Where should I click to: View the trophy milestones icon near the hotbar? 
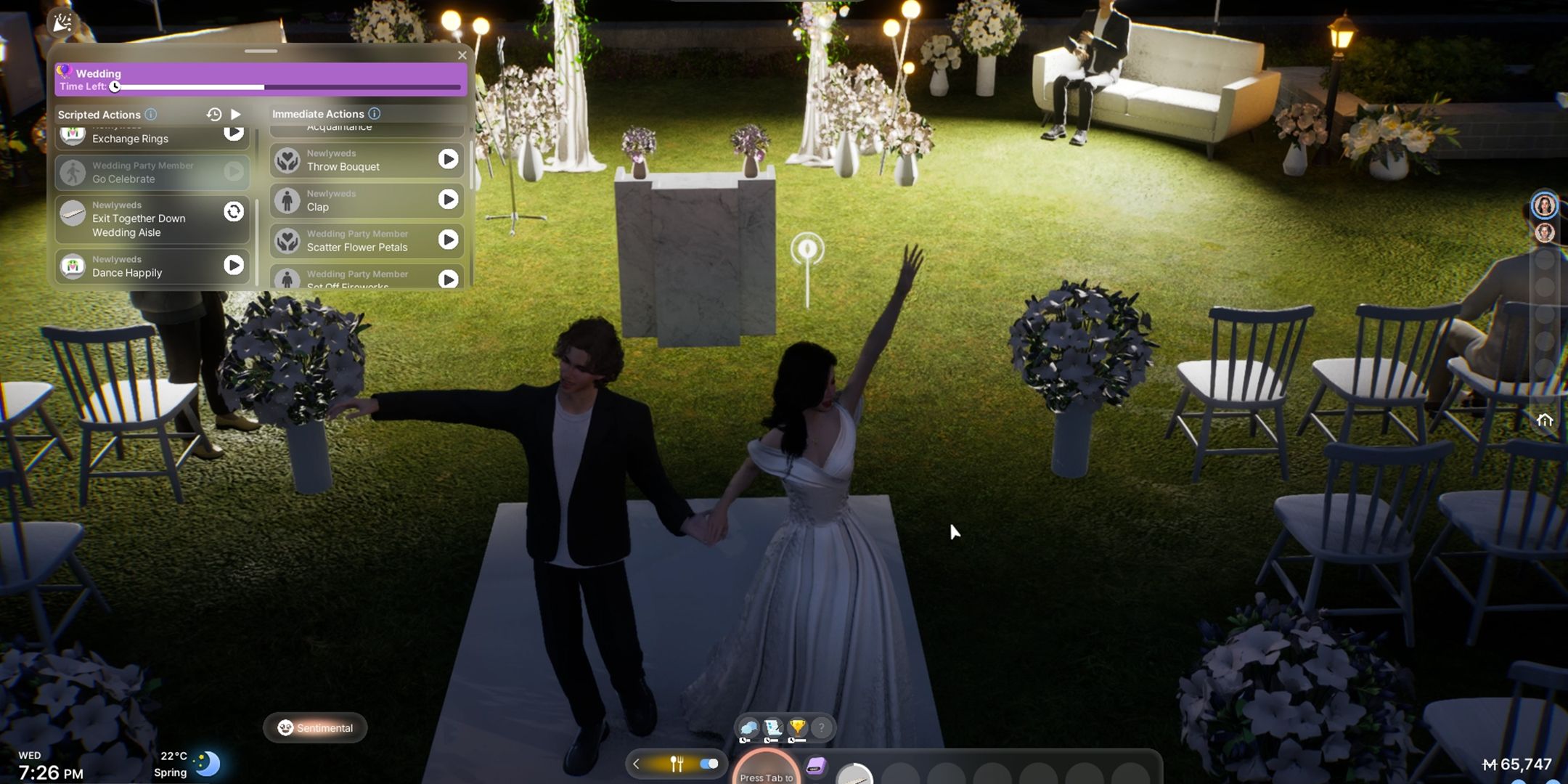(x=797, y=726)
